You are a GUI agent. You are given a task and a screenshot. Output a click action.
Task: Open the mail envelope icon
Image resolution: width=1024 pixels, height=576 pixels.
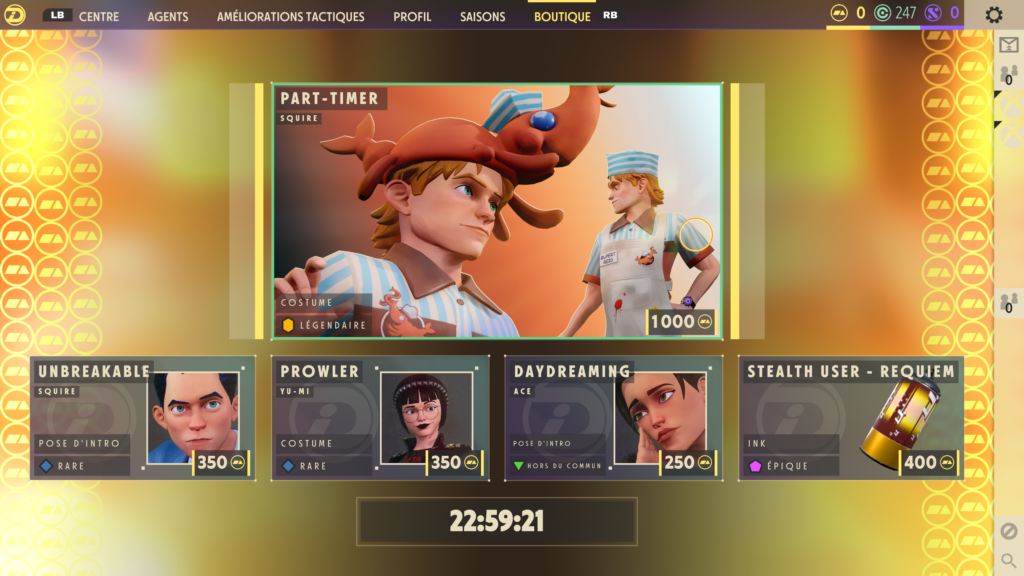[1008, 45]
